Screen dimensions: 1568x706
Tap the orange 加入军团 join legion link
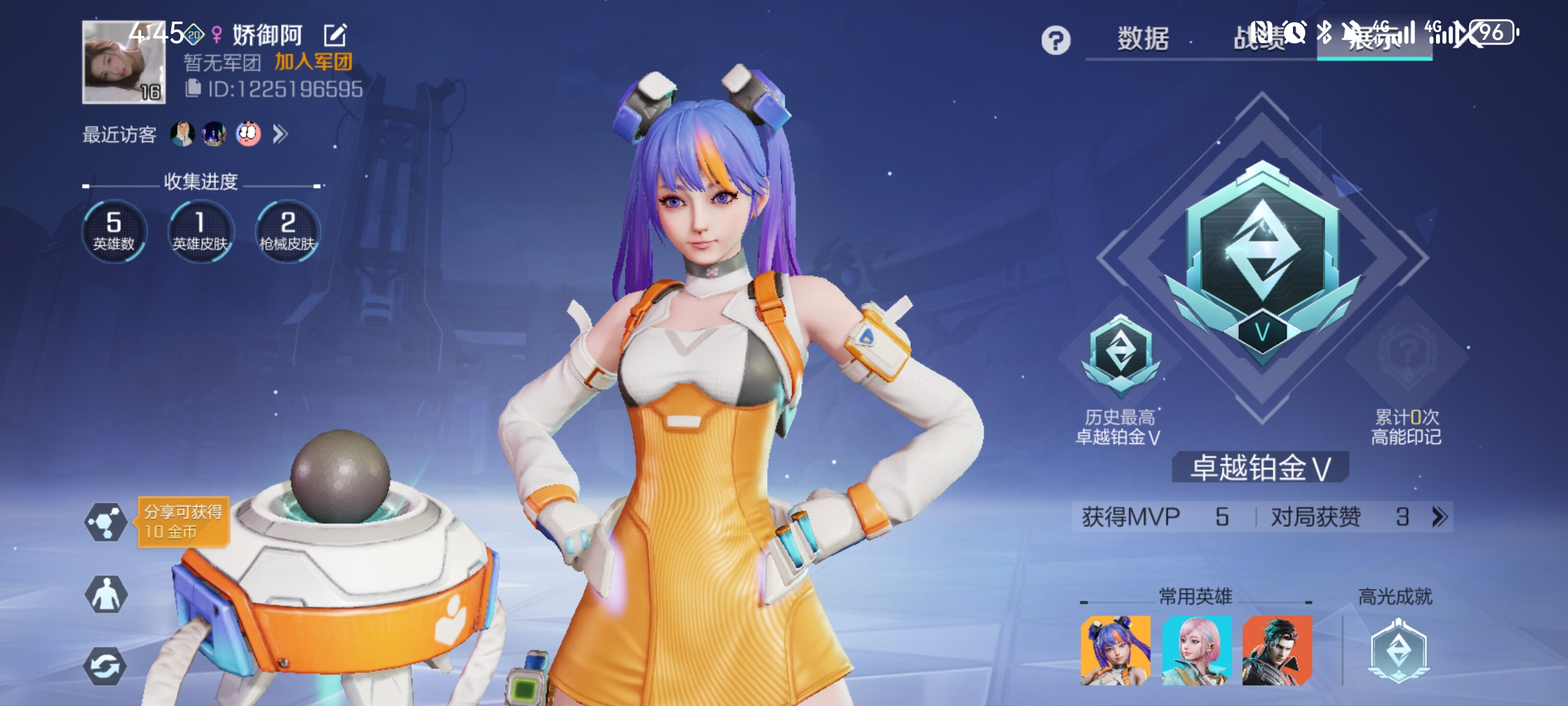point(314,62)
